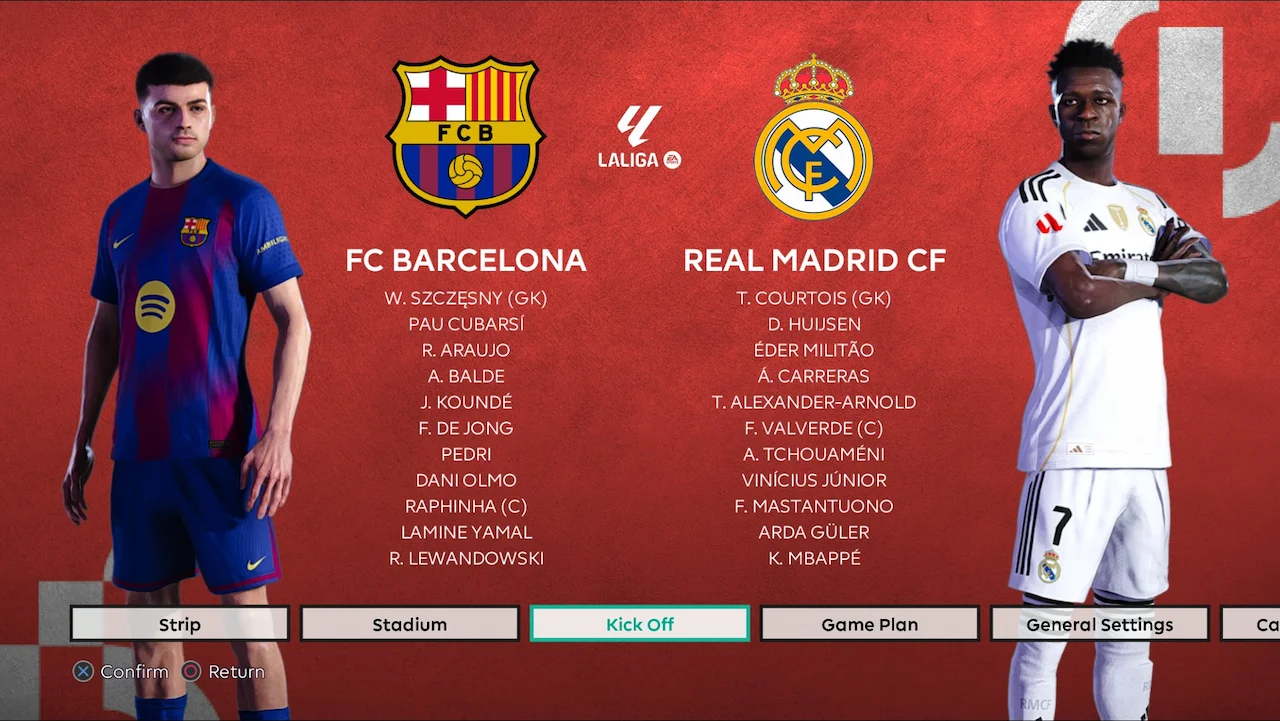Open the General Settings tab
This screenshot has height=721, width=1280.
click(x=1099, y=623)
